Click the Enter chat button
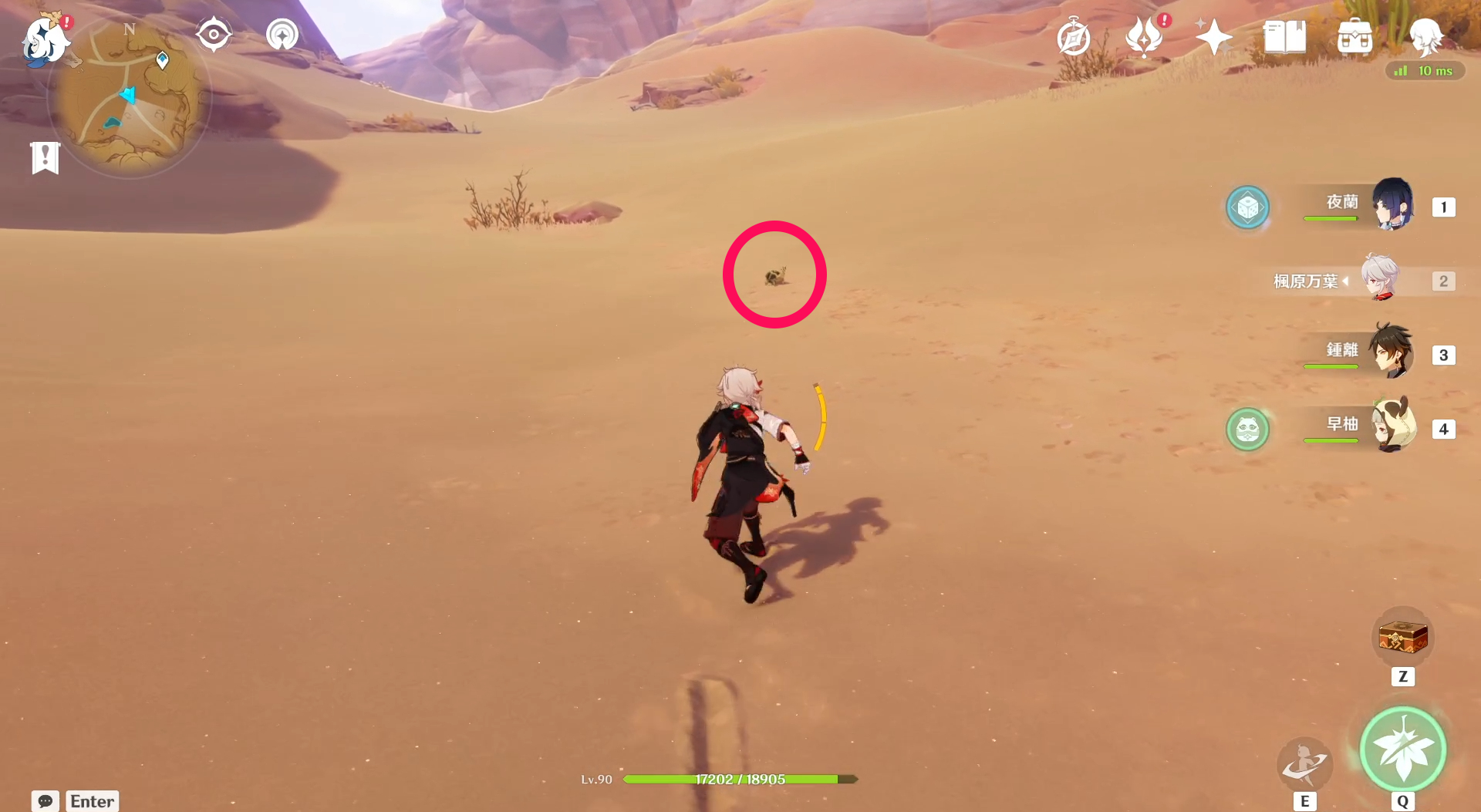The width and height of the screenshot is (1481, 812). (x=92, y=801)
